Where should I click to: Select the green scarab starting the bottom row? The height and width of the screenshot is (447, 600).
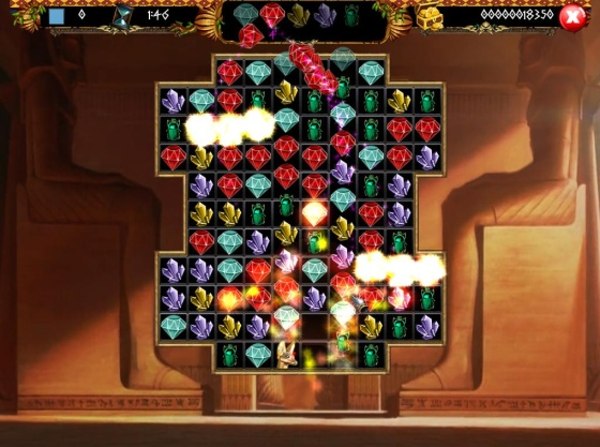click(x=230, y=354)
